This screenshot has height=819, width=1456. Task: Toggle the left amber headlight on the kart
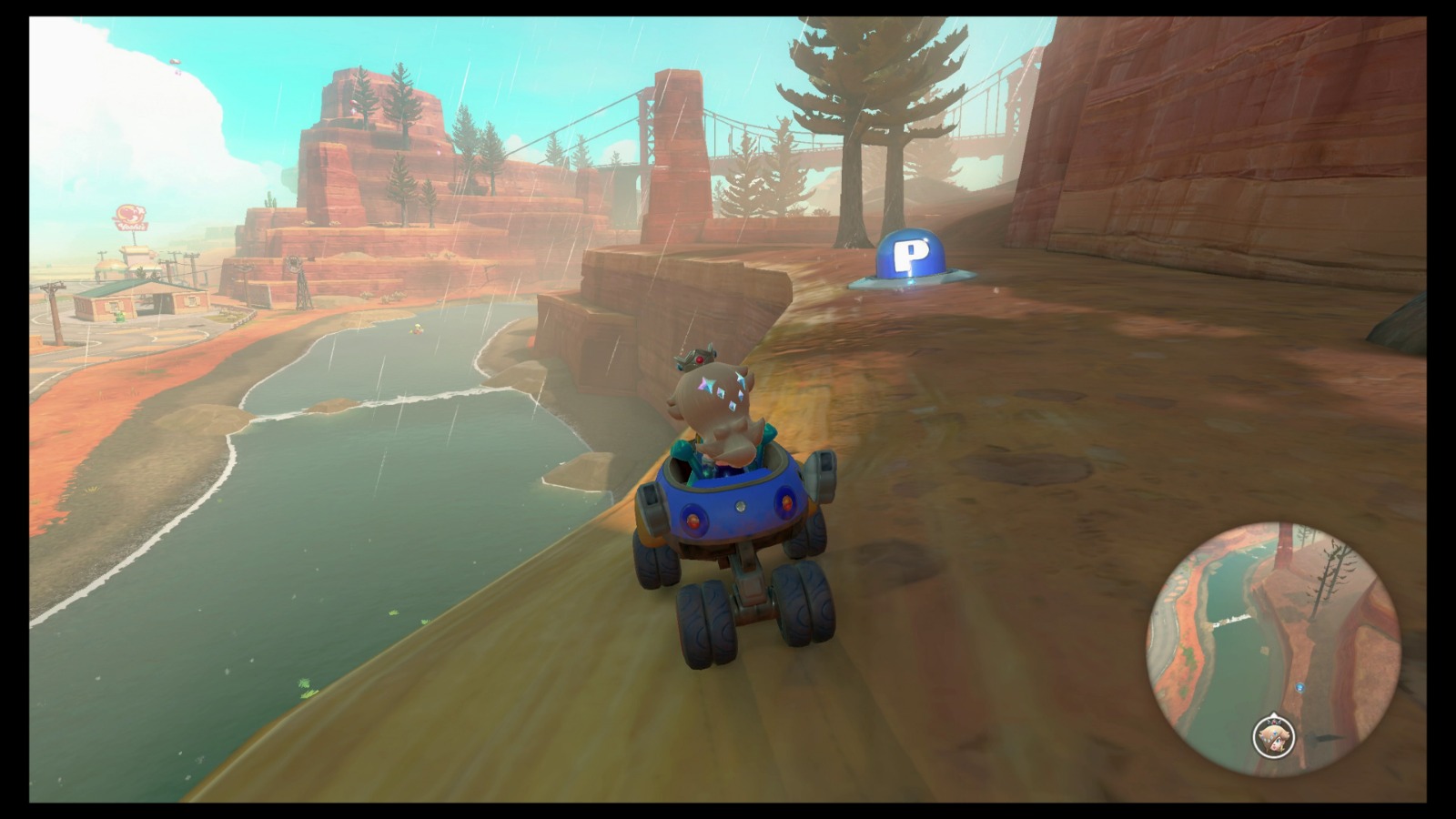693,520
